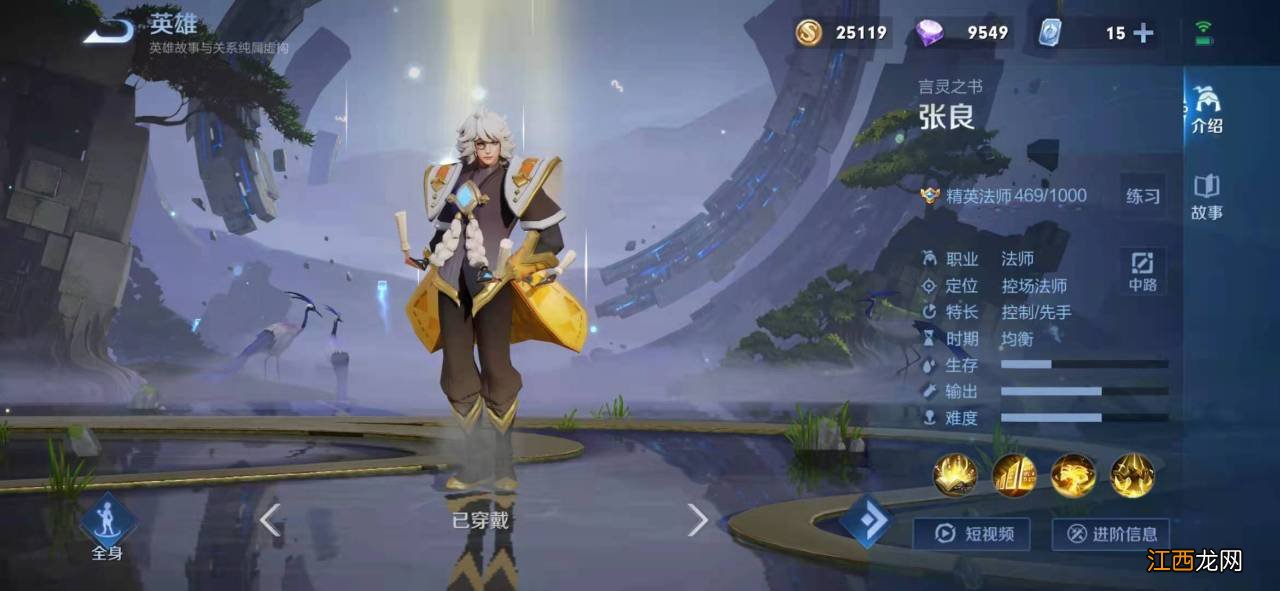View the golden standing pages skill icon

click(1014, 475)
